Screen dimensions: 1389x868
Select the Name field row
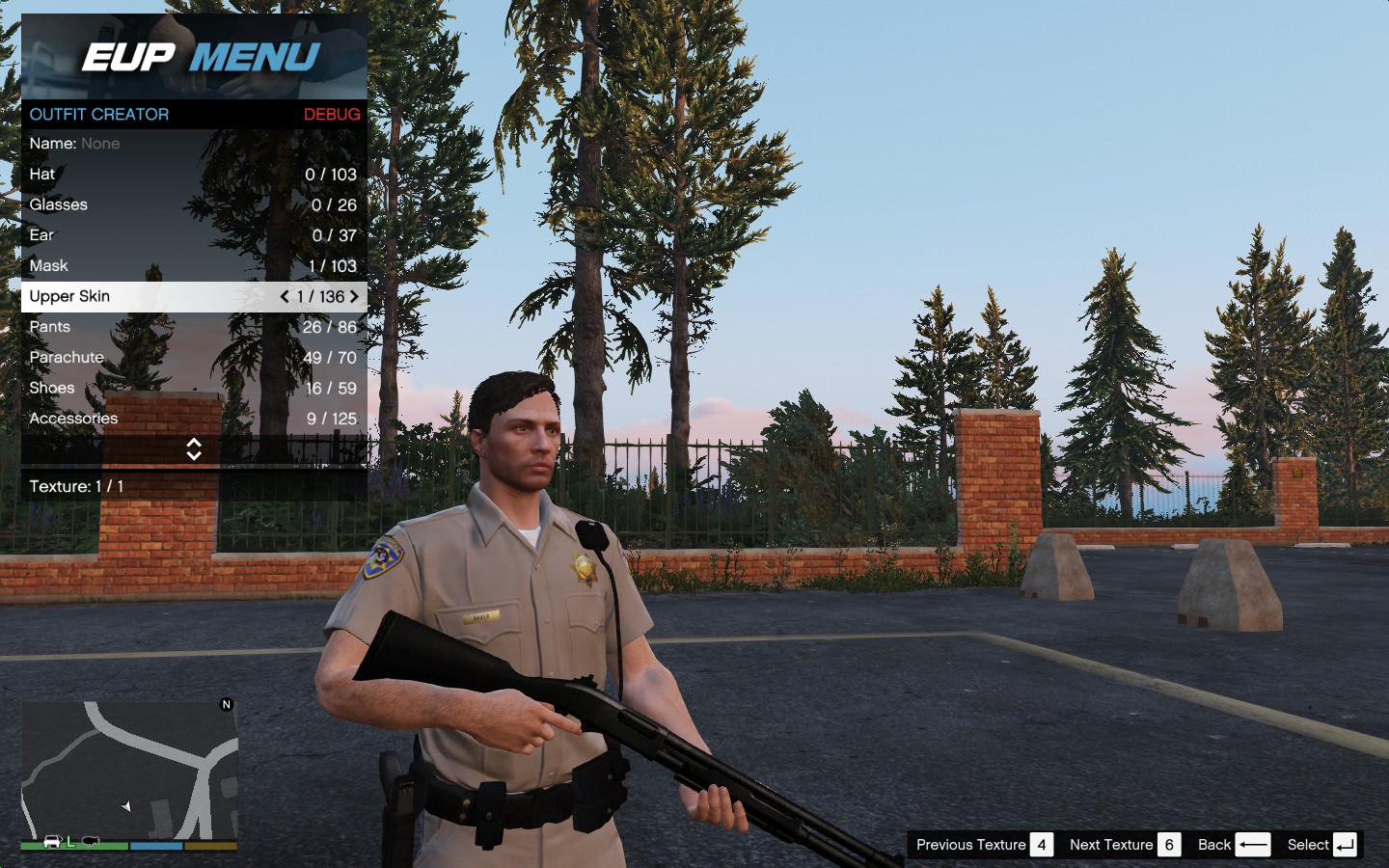click(x=193, y=144)
